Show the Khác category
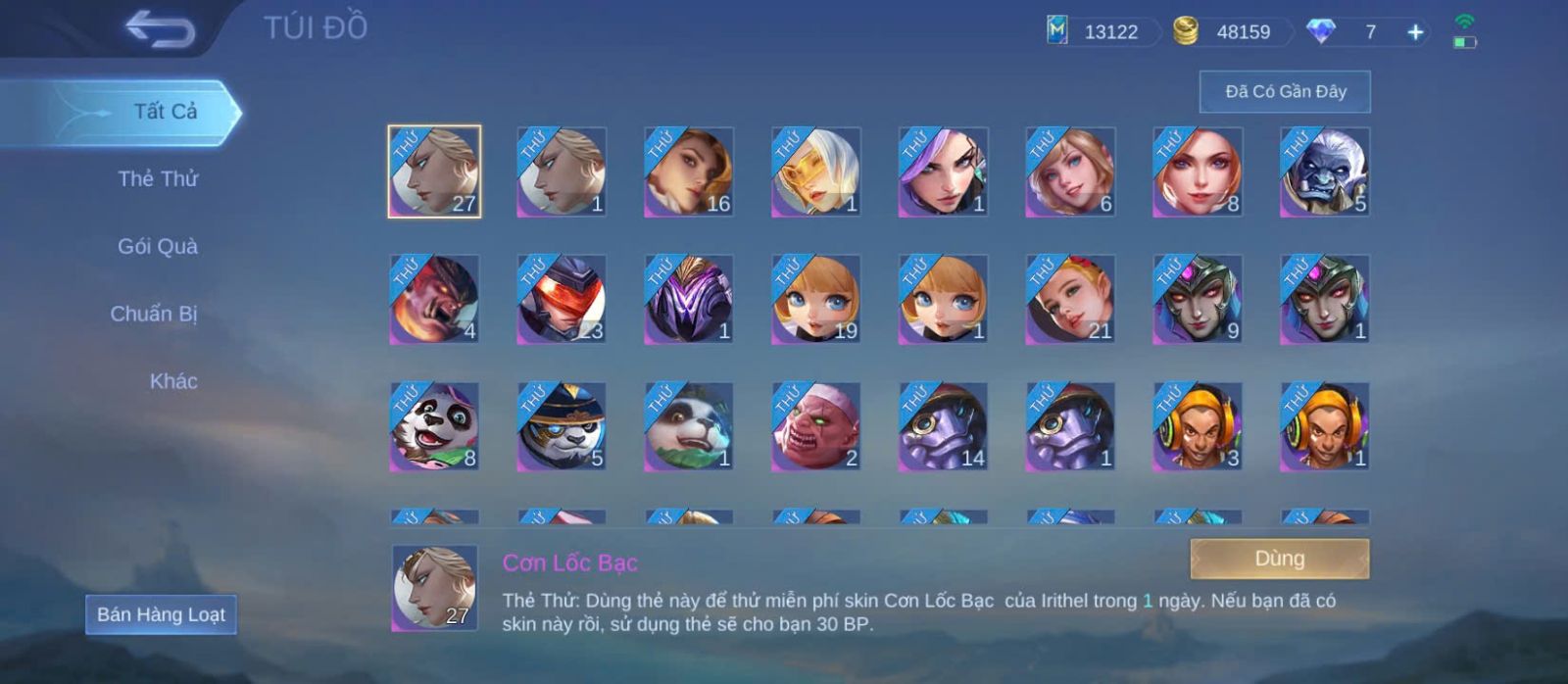 click(x=173, y=381)
